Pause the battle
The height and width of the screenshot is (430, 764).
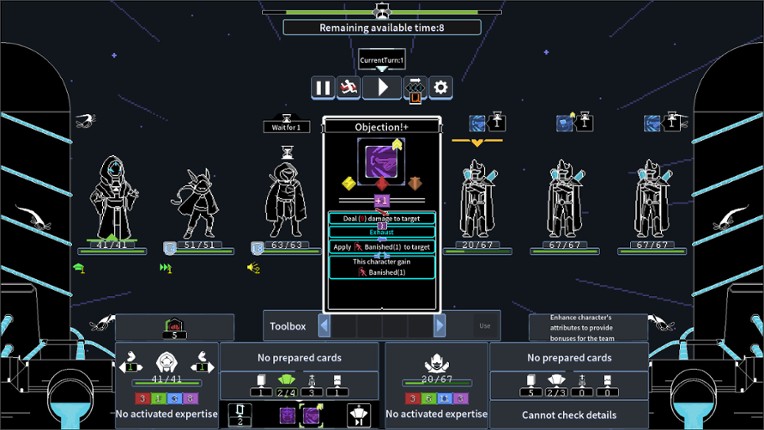pos(323,88)
